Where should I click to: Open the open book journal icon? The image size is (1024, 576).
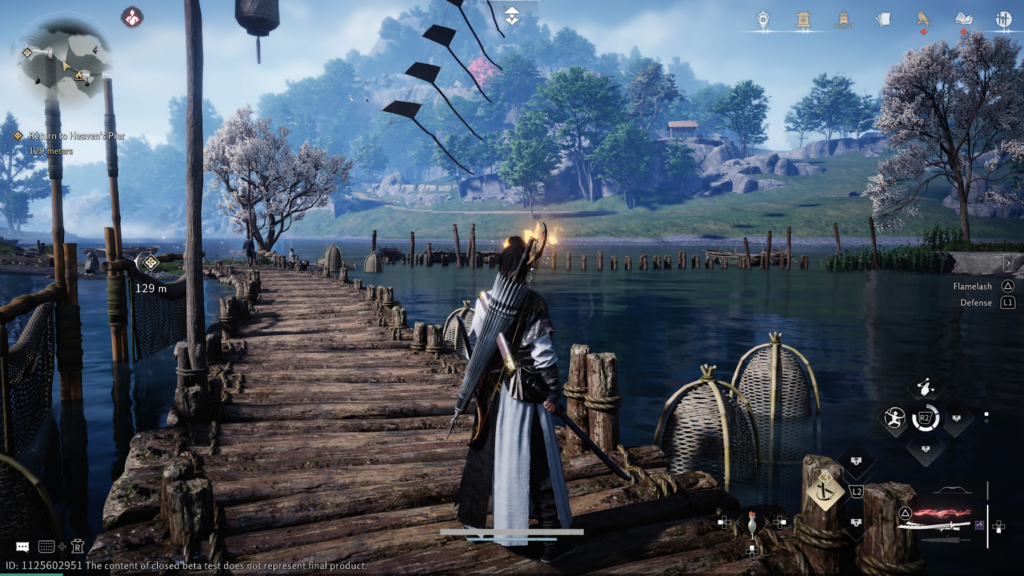(x=963, y=19)
